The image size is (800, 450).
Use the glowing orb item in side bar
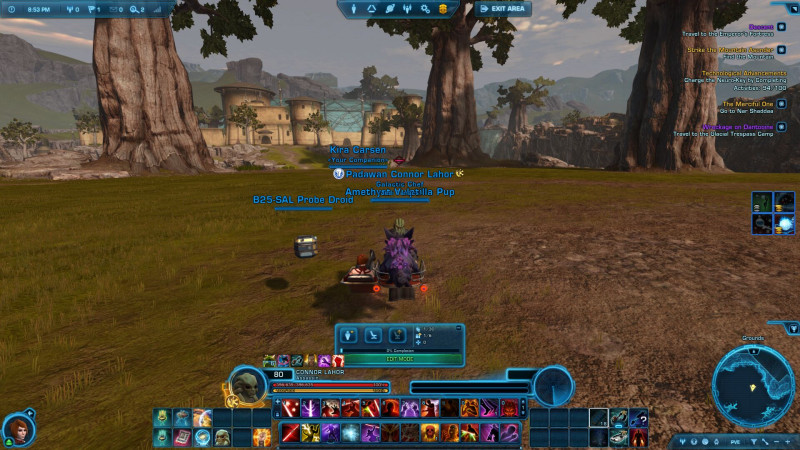785,225
